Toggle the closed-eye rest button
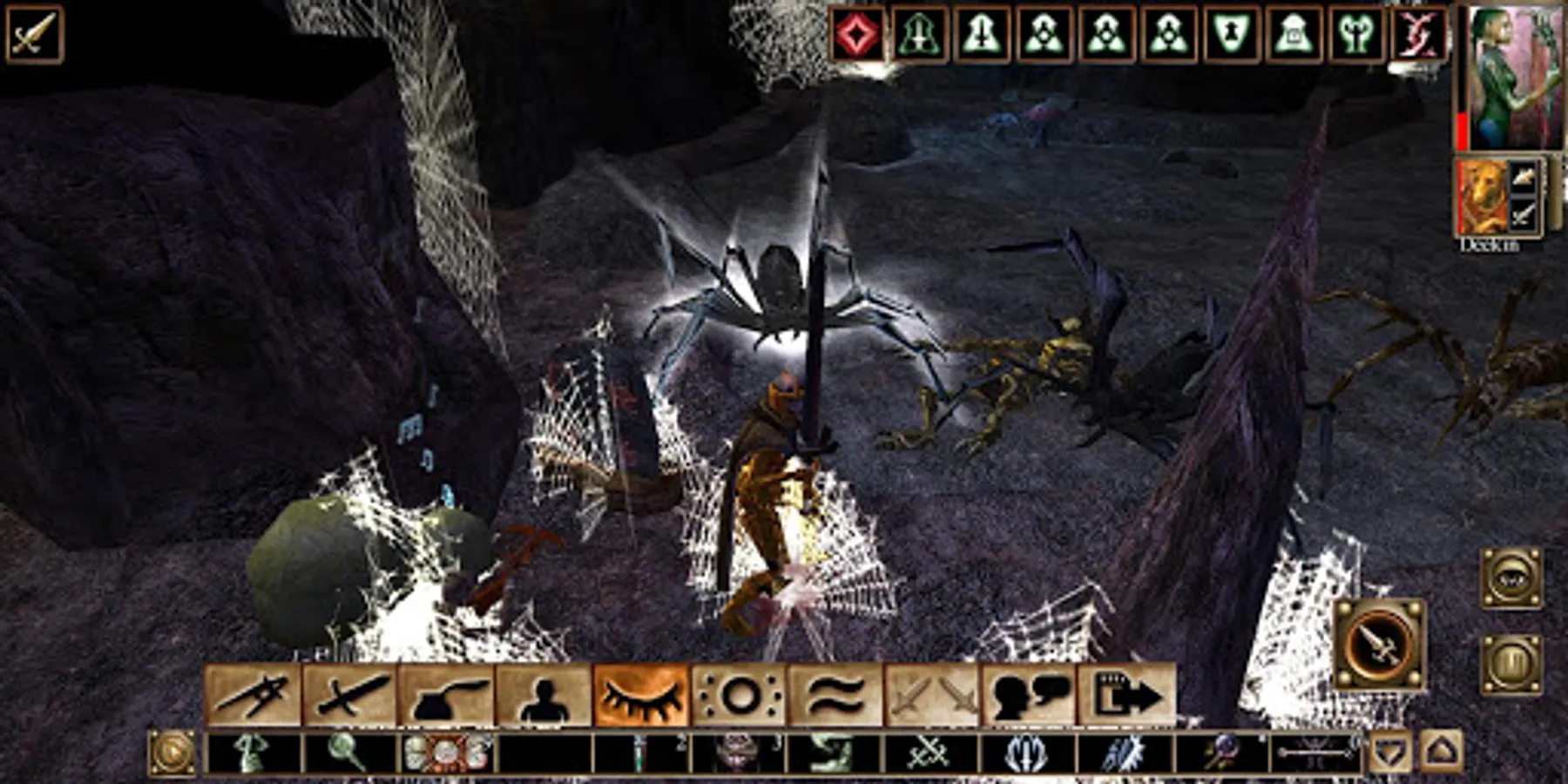 pyautogui.click(x=641, y=695)
